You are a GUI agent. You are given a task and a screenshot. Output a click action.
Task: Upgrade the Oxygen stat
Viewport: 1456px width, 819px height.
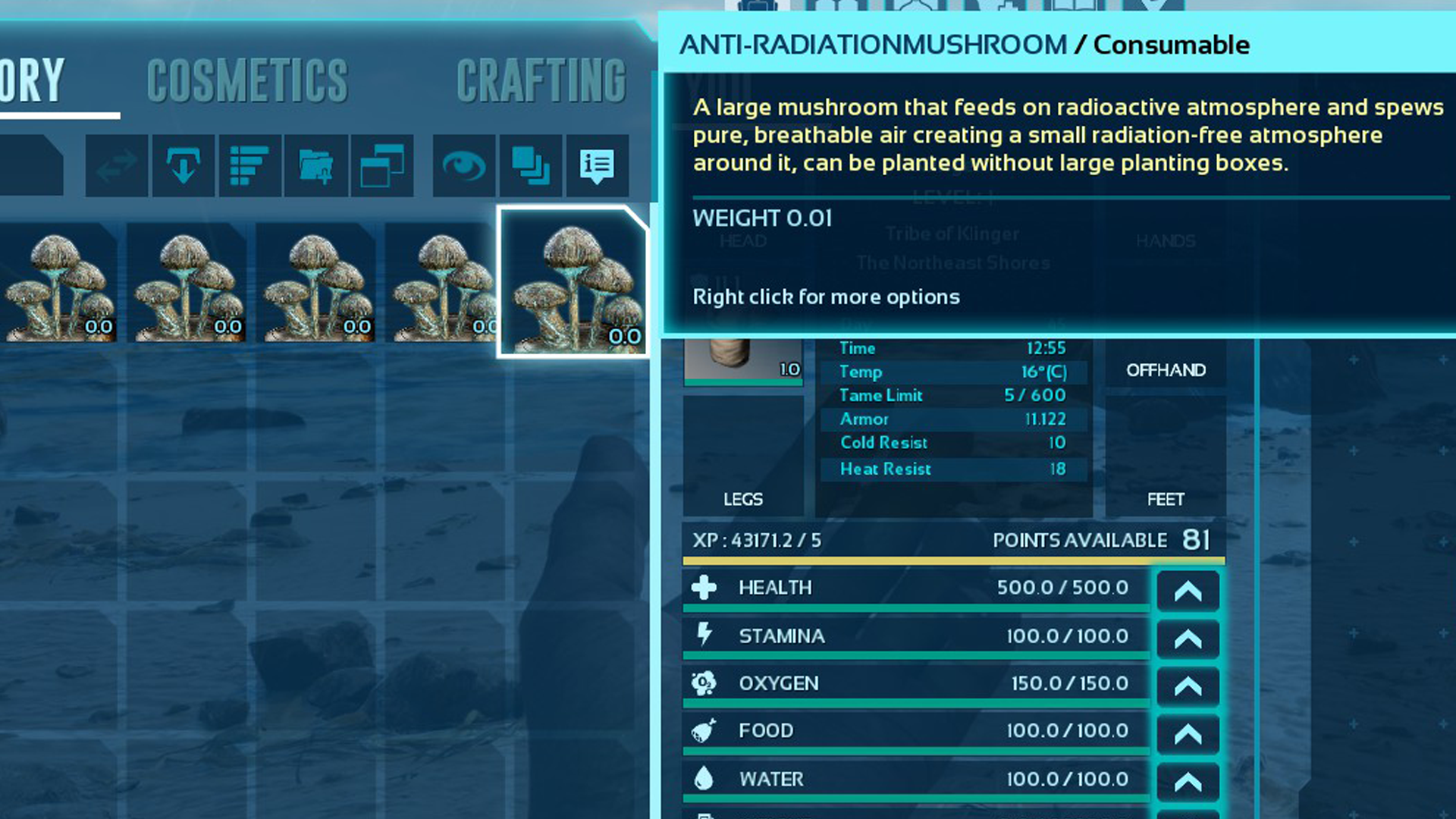pos(1188,686)
